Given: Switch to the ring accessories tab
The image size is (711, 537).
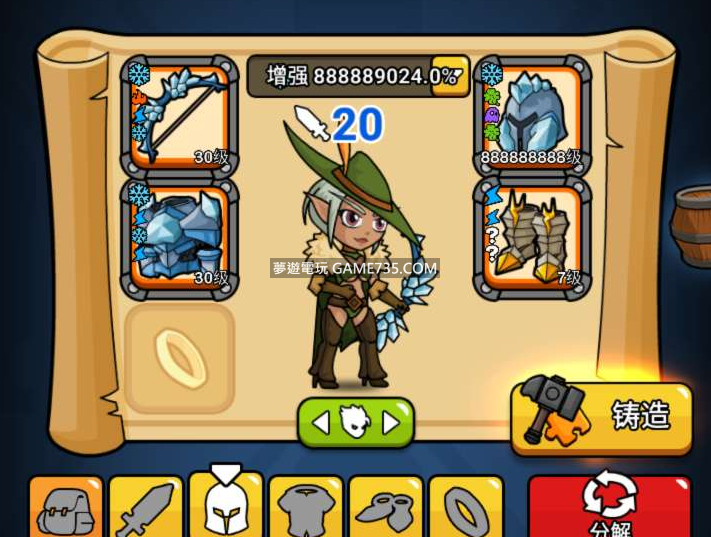Looking at the screenshot, I should click(466, 509).
